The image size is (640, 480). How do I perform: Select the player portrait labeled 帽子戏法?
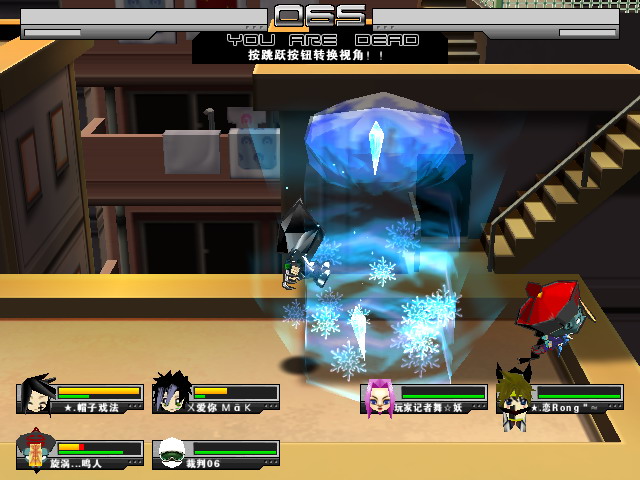pyautogui.click(x=36, y=394)
